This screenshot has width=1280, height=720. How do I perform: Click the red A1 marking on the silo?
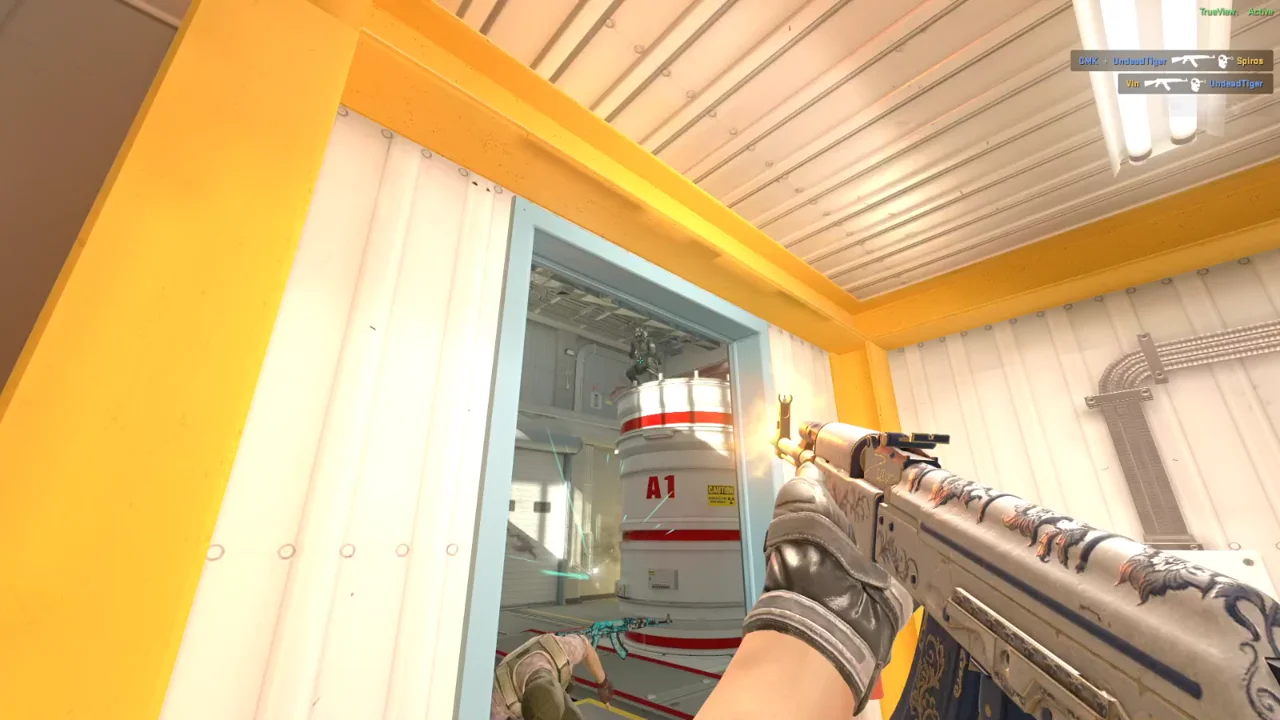[x=659, y=488]
